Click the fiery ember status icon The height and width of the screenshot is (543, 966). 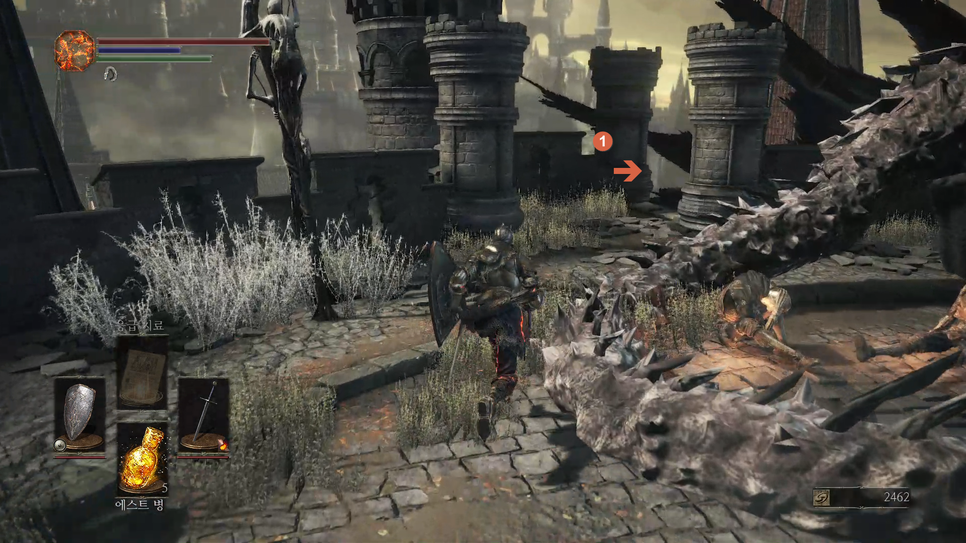[x=74, y=50]
